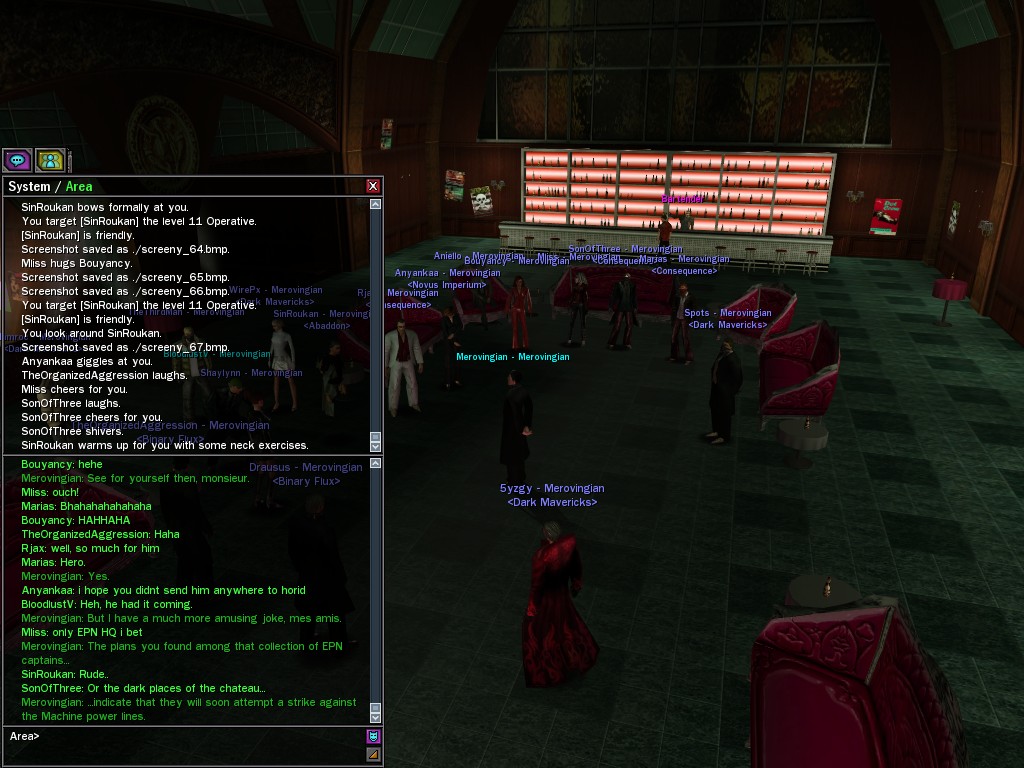Open the purple emote mask icon

[x=373, y=737]
